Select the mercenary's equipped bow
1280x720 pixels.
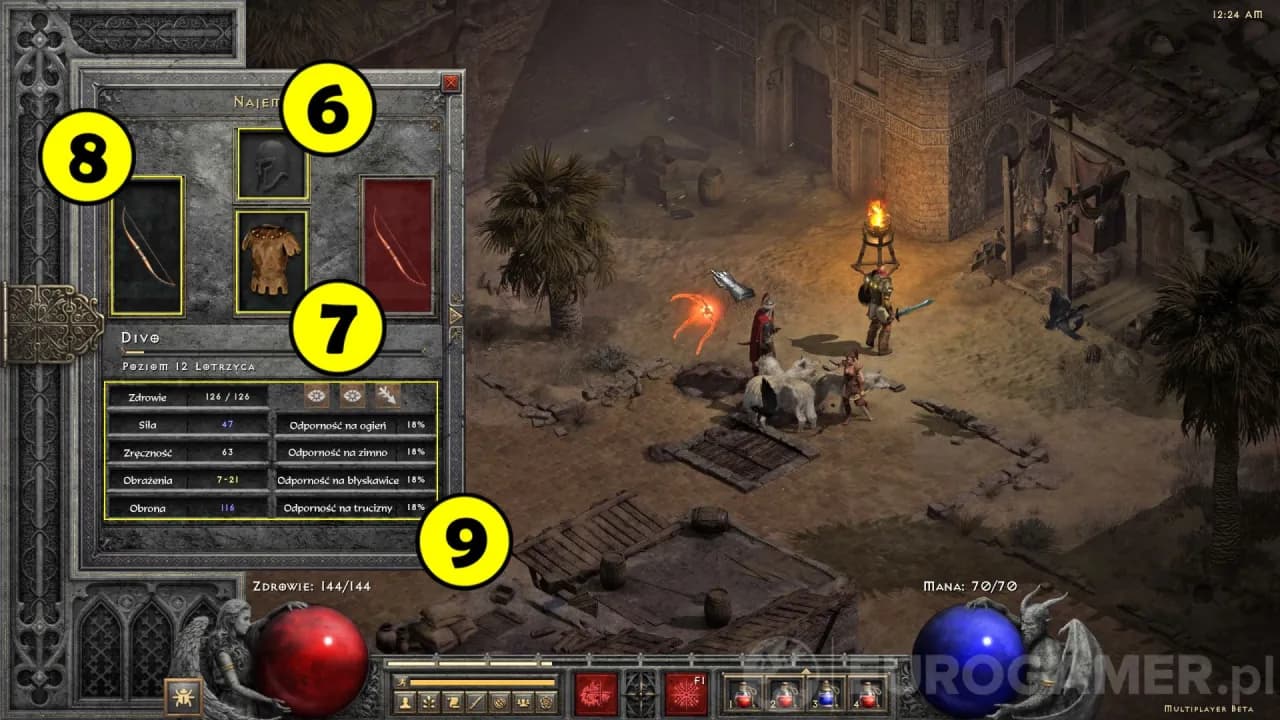coord(148,246)
